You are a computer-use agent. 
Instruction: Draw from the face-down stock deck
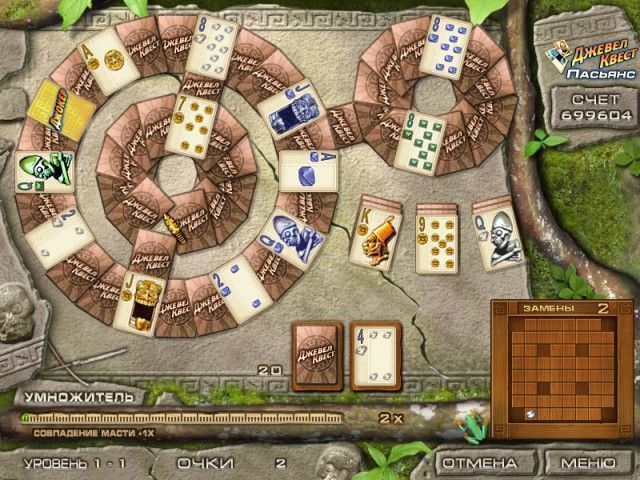315,355
